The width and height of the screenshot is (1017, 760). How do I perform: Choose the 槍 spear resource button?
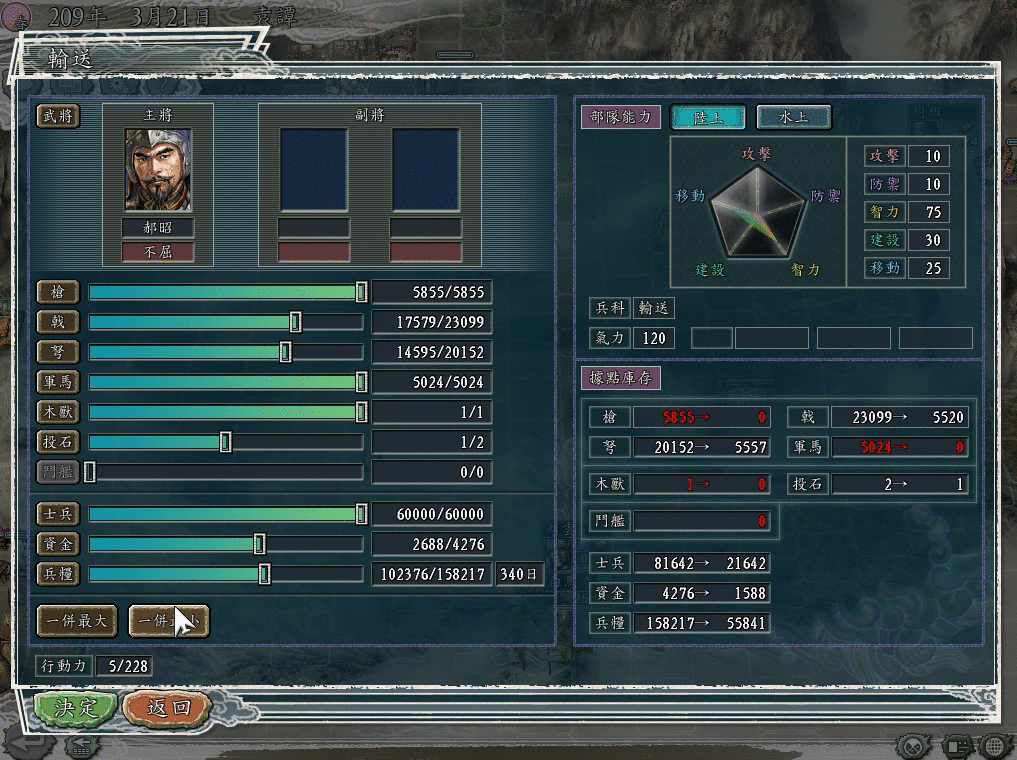click(x=58, y=292)
